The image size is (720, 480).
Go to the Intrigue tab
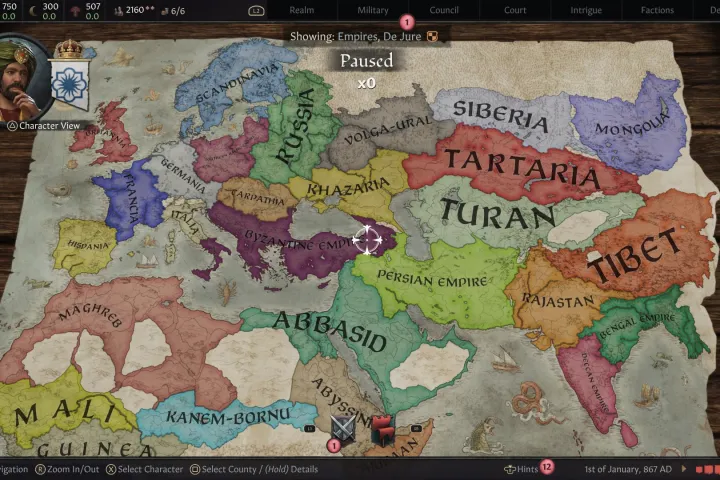click(x=585, y=10)
